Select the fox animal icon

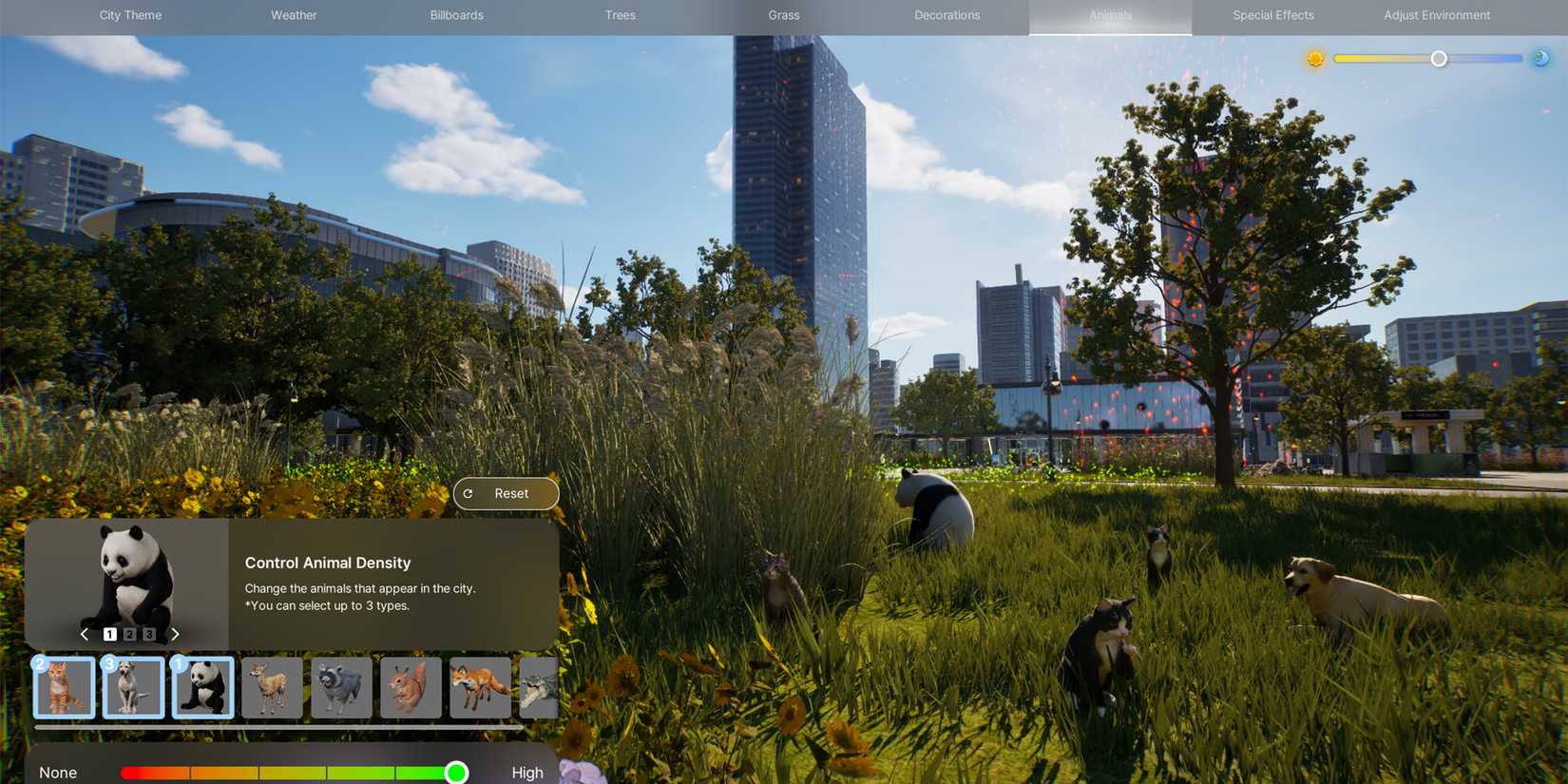click(x=480, y=686)
